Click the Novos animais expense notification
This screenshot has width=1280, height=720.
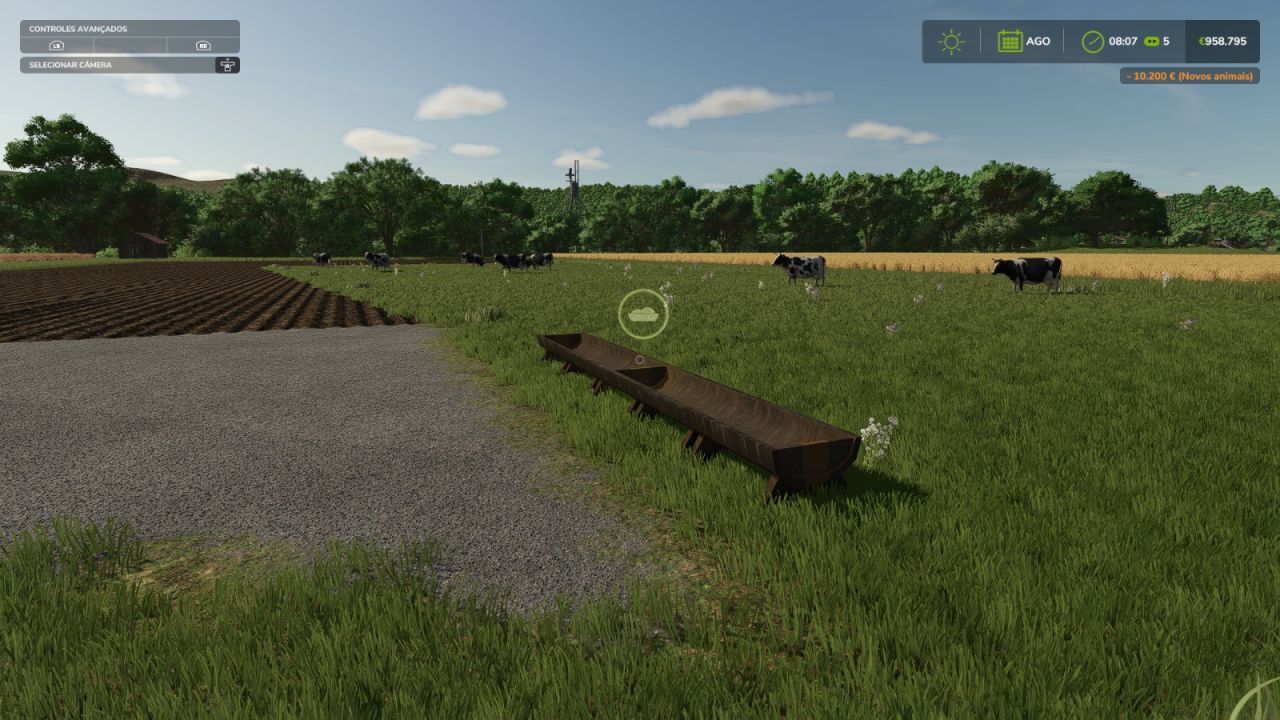tap(1190, 73)
